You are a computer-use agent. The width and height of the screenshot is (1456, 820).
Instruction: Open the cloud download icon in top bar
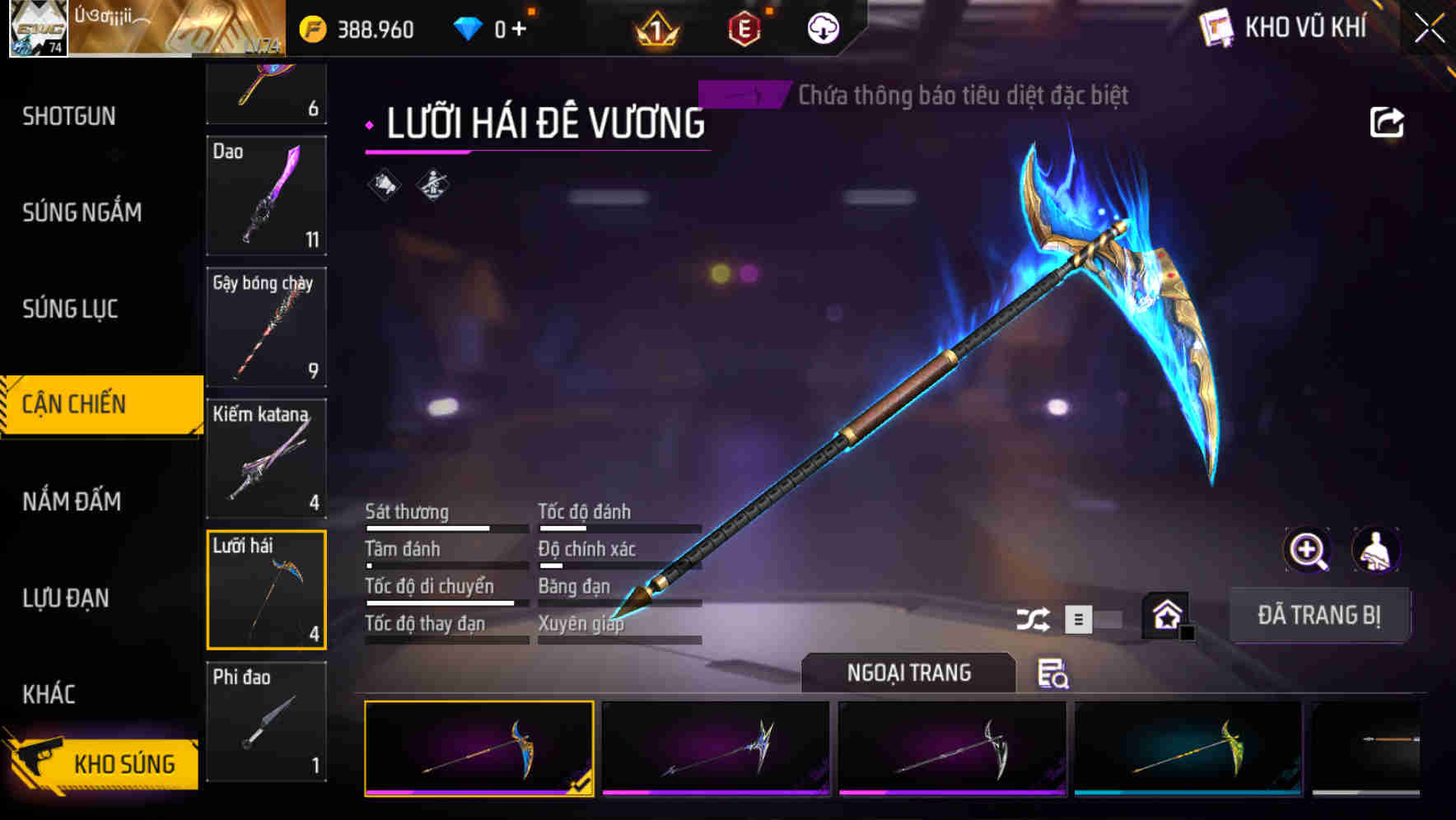point(822,29)
